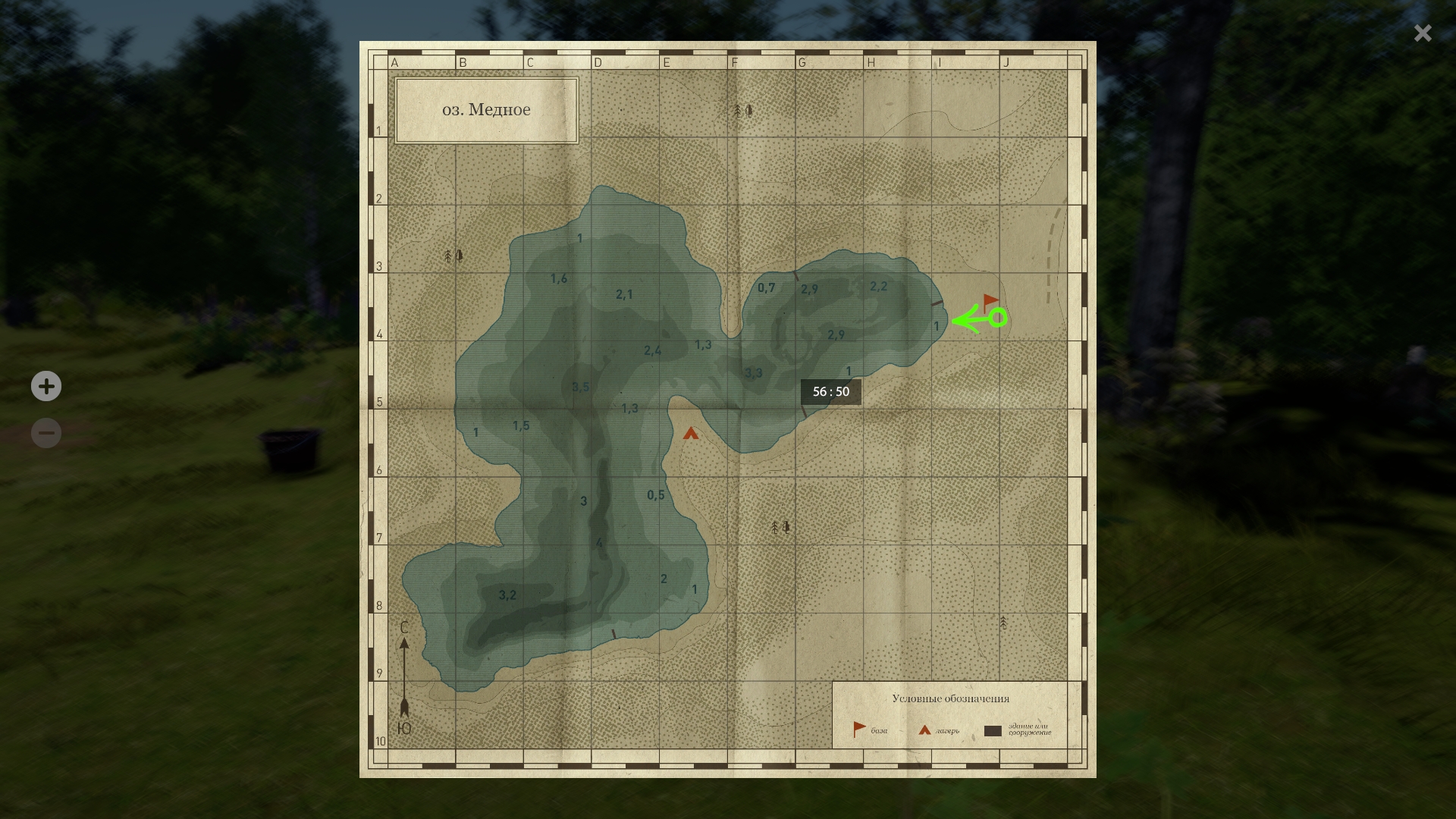Select the tree icon near the B3 grid square
Image resolution: width=1456 pixels, height=819 pixels.
pos(452,256)
